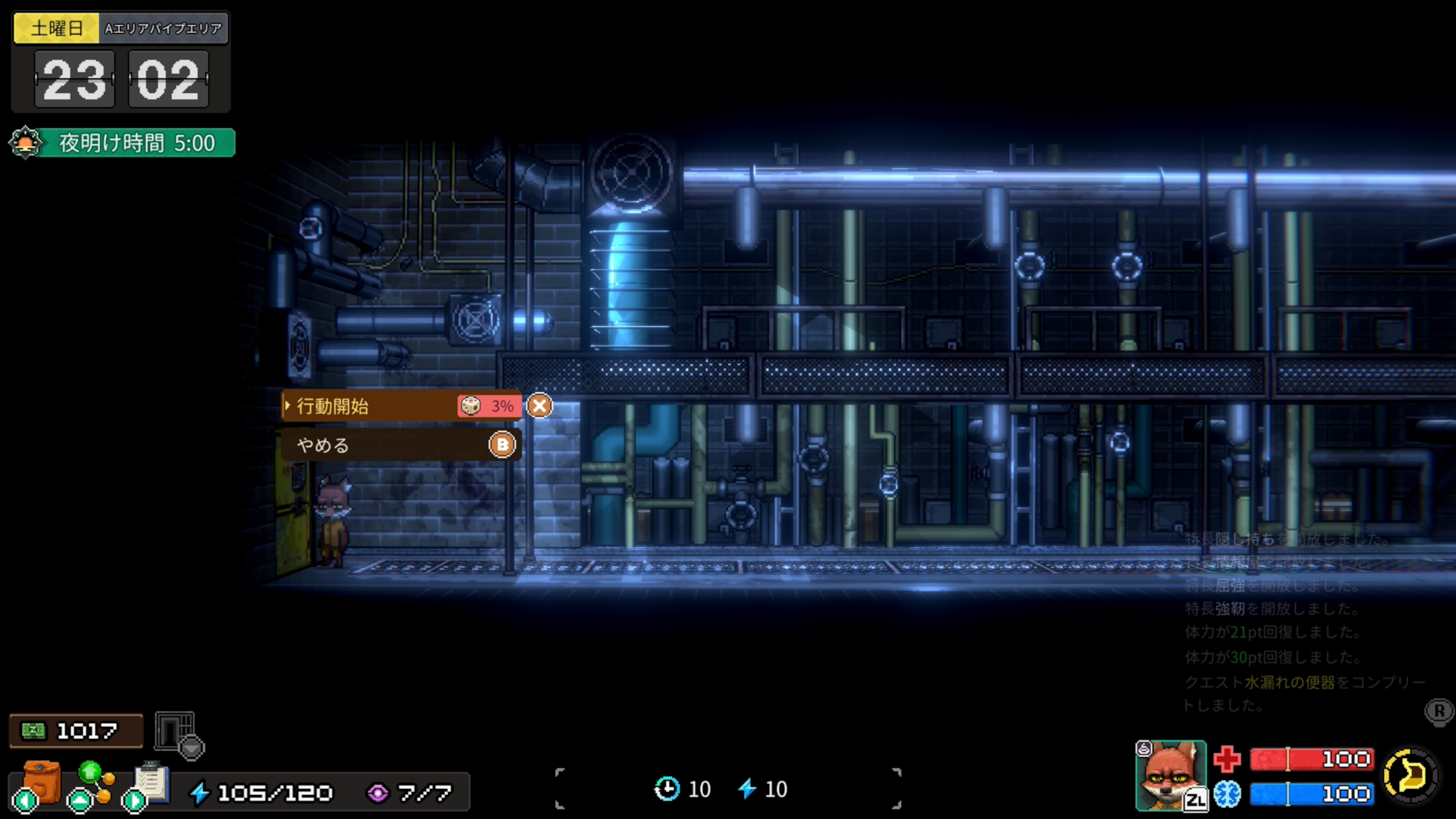The image size is (1456, 819).
Task: Click the 夜明け時間 5:00 alarm tracker
Action: point(122,143)
